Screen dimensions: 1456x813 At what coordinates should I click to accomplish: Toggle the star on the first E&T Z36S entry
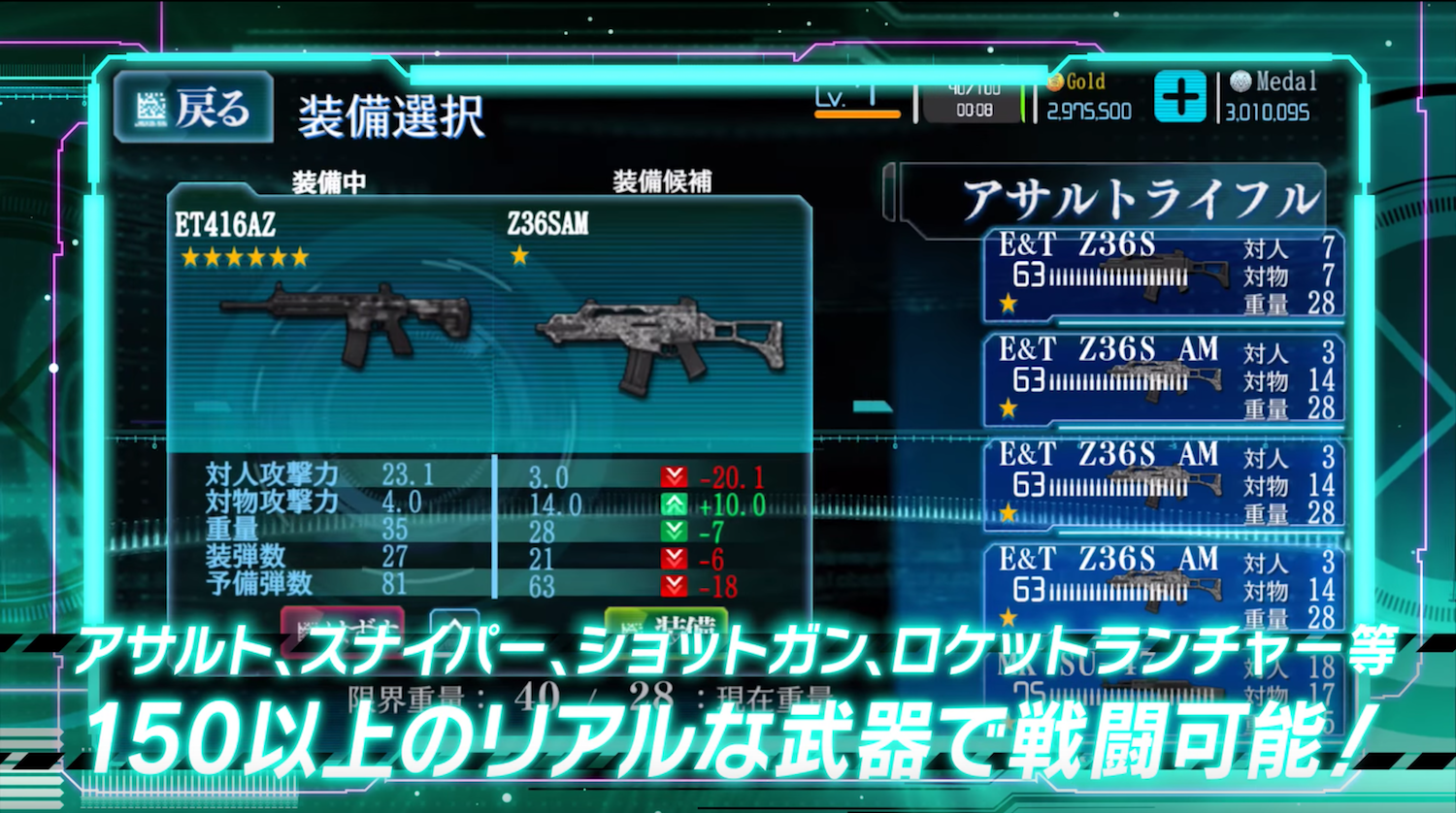point(1009,306)
